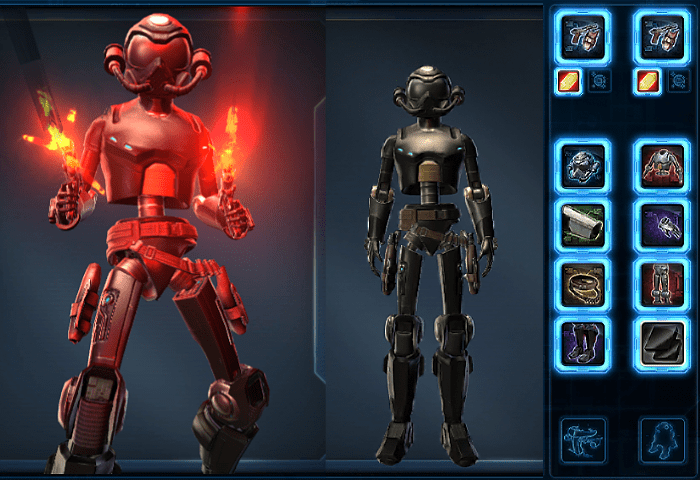Image resolution: width=700 pixels, height=480 pixels.
Task: Click the droid leg armor slot
Action: pyautogui.click(x=662, y=284)
